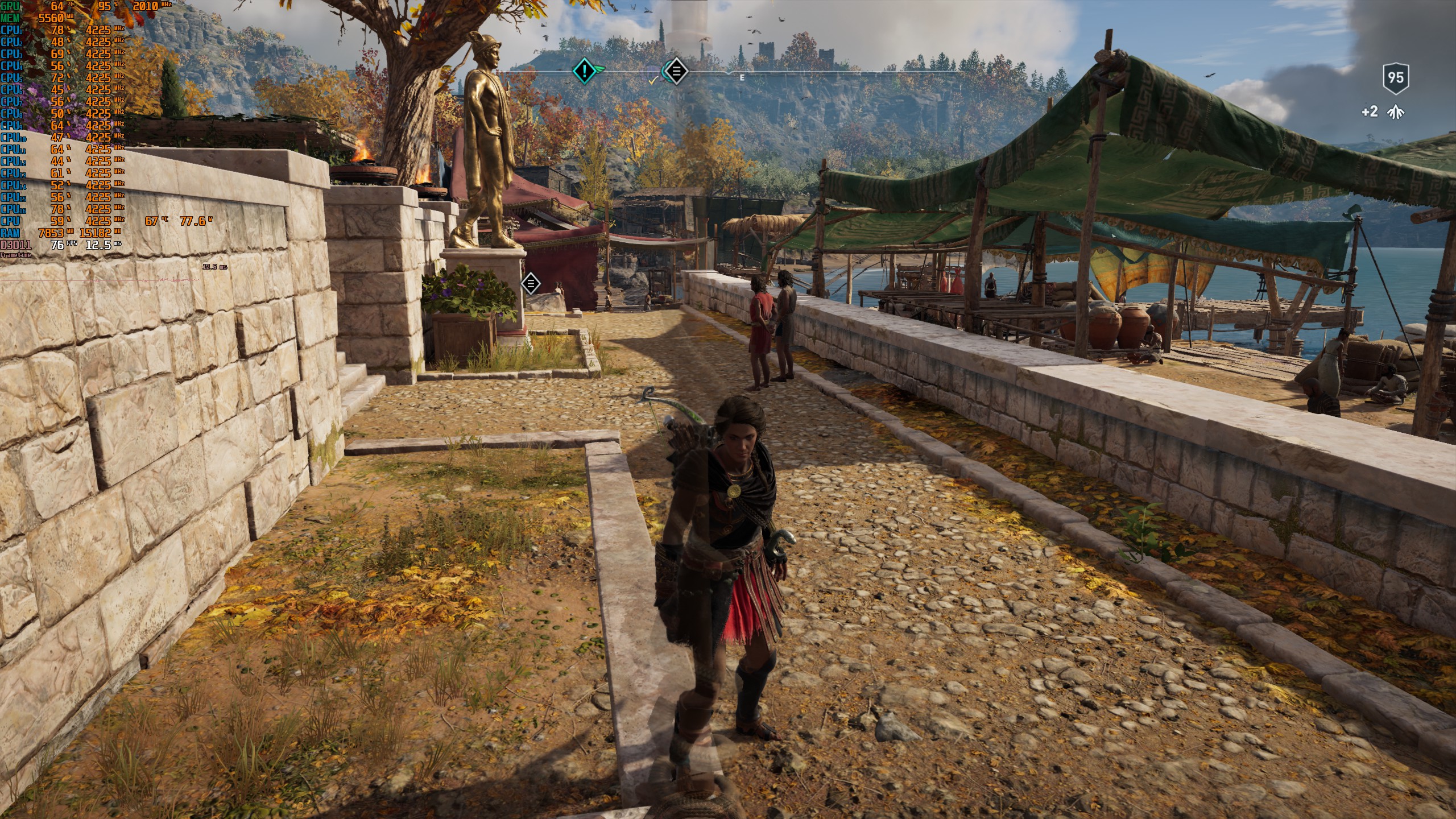Click the +2 ability points icon
This screenshot has height=819, width=1456.
[x=1395, y=112]
